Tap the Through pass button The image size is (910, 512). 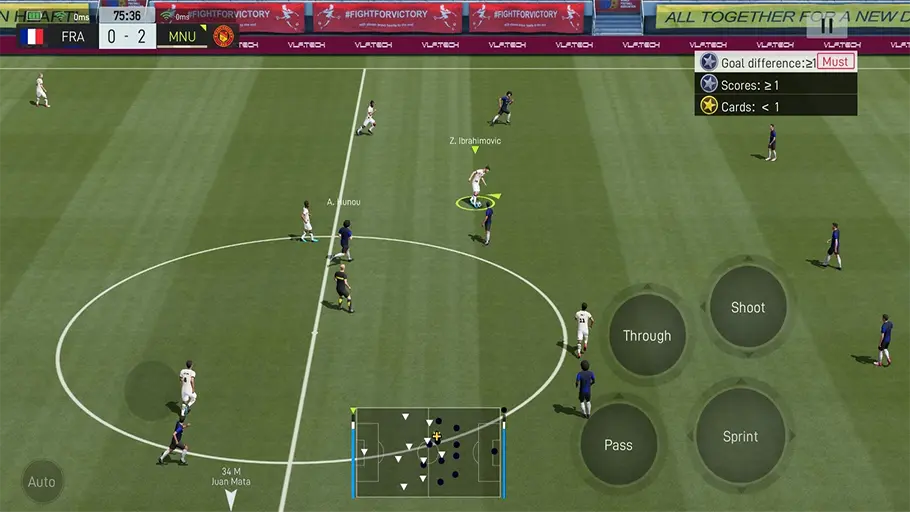[x=646, y=335]
